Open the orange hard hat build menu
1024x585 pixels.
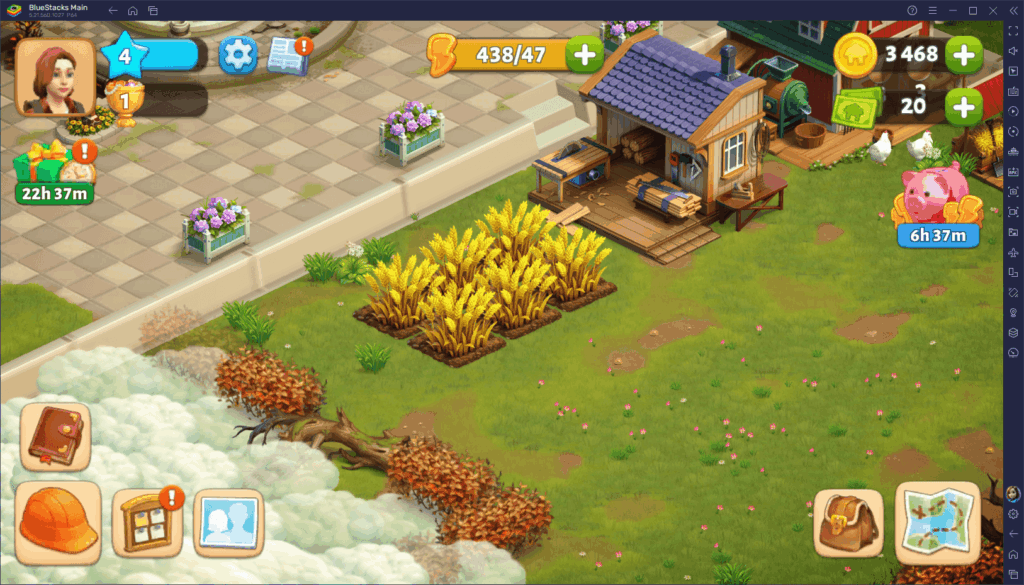(58, 521)
